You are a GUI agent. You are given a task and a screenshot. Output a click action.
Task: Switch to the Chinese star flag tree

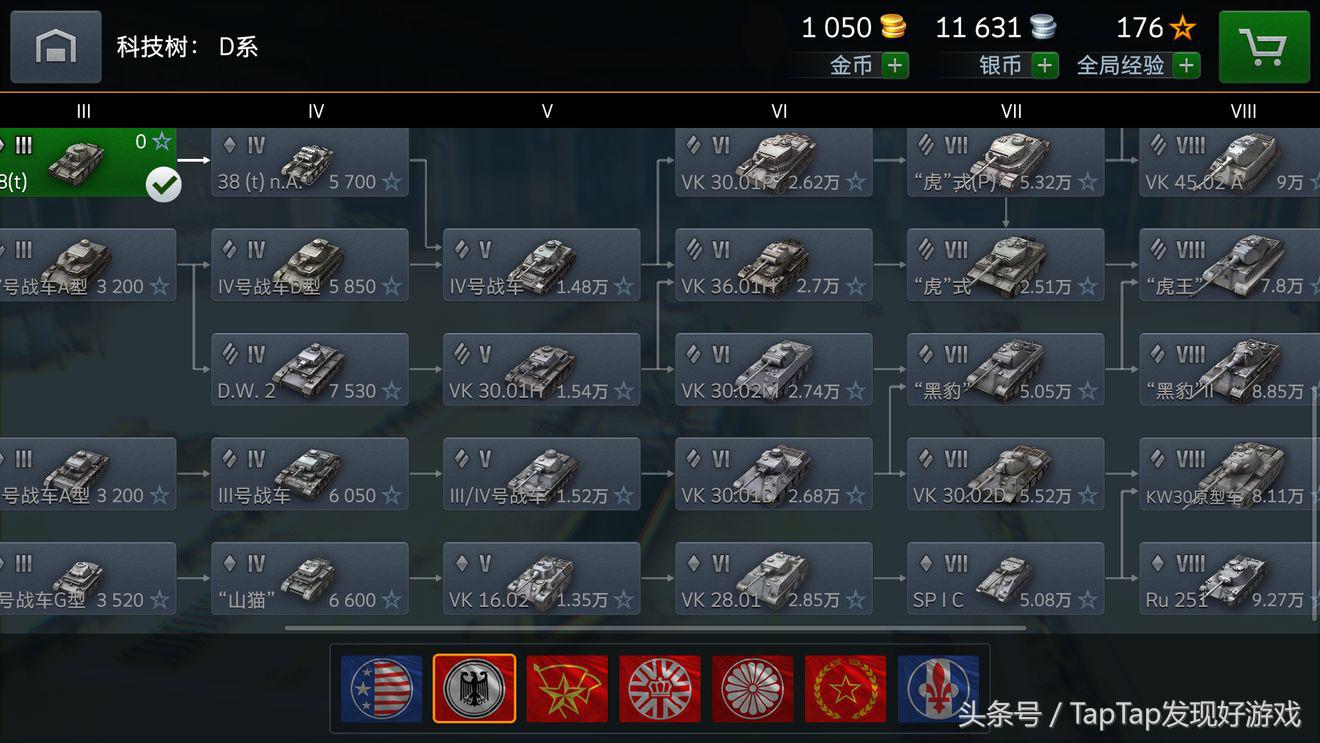[846, 688]
